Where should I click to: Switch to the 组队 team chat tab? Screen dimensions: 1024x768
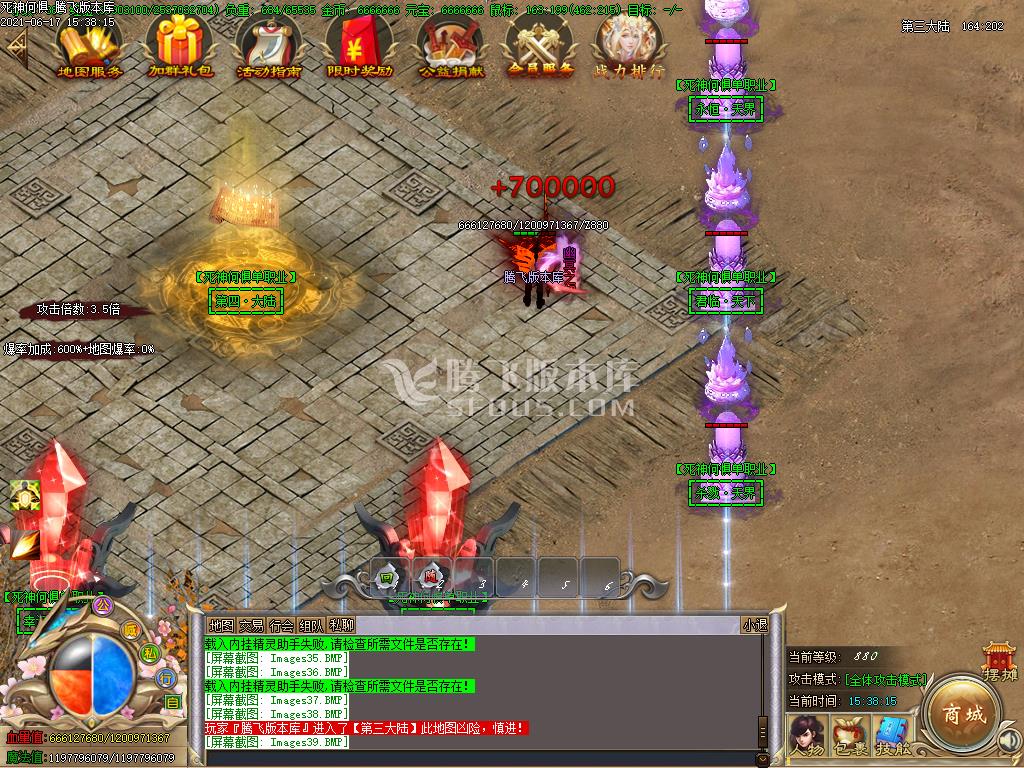tap(312, 625)
